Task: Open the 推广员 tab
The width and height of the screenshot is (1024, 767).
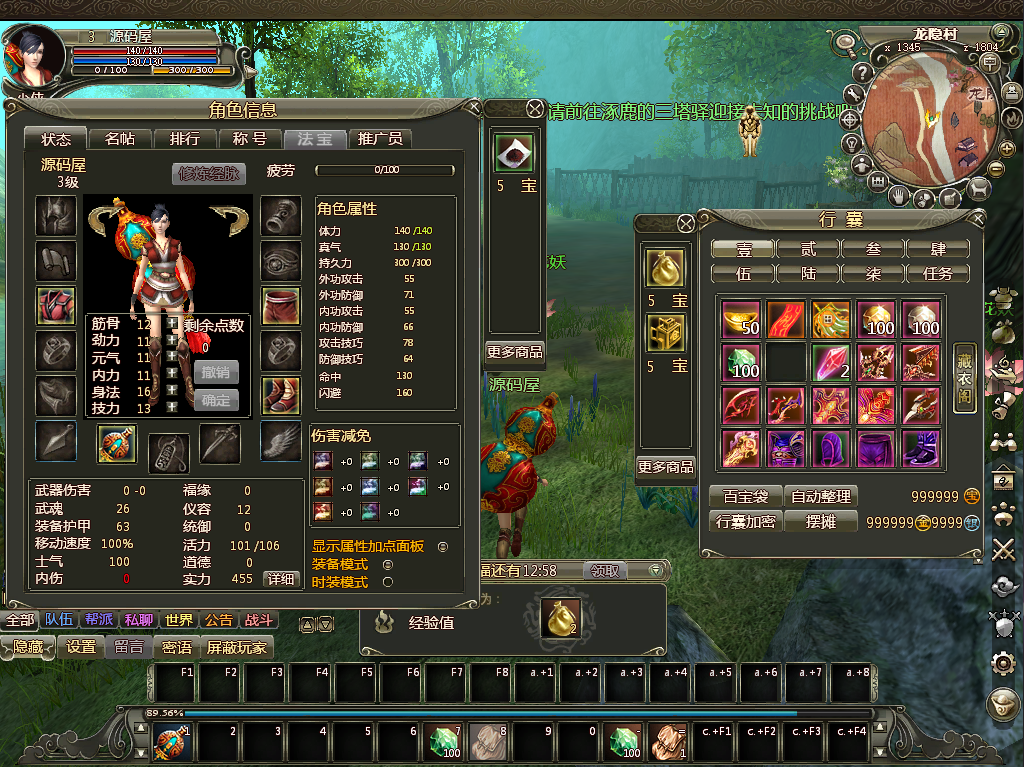Action: coord(380,139)
